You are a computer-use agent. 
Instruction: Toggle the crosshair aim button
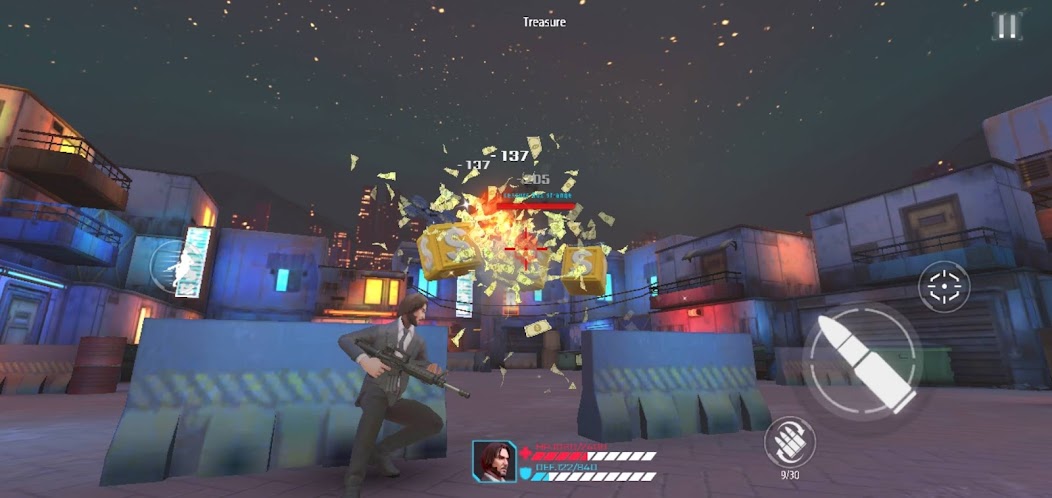click(x=943, y=287)
